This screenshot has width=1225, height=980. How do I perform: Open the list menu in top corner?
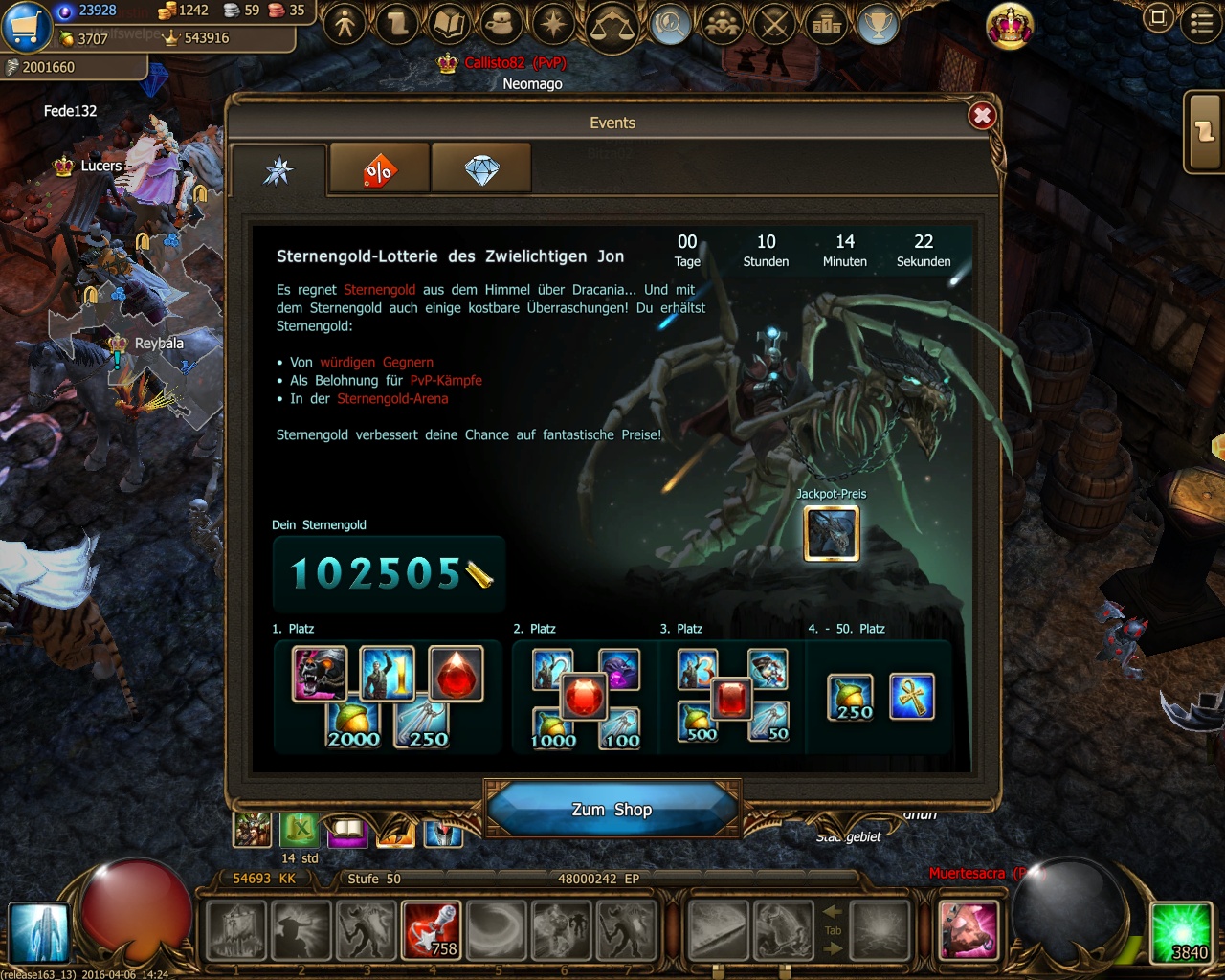click(x=1201, y=22)
